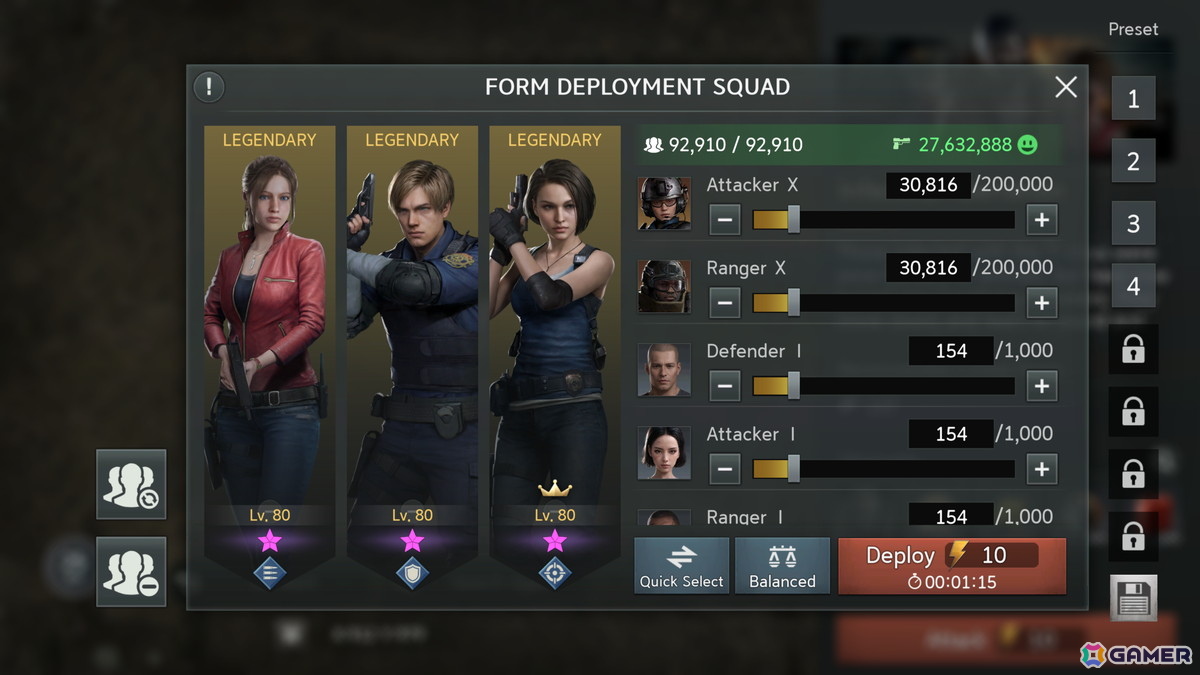
Task: Add more Defender I troops
Action: pyautogui.click(x=1042, y=386)
